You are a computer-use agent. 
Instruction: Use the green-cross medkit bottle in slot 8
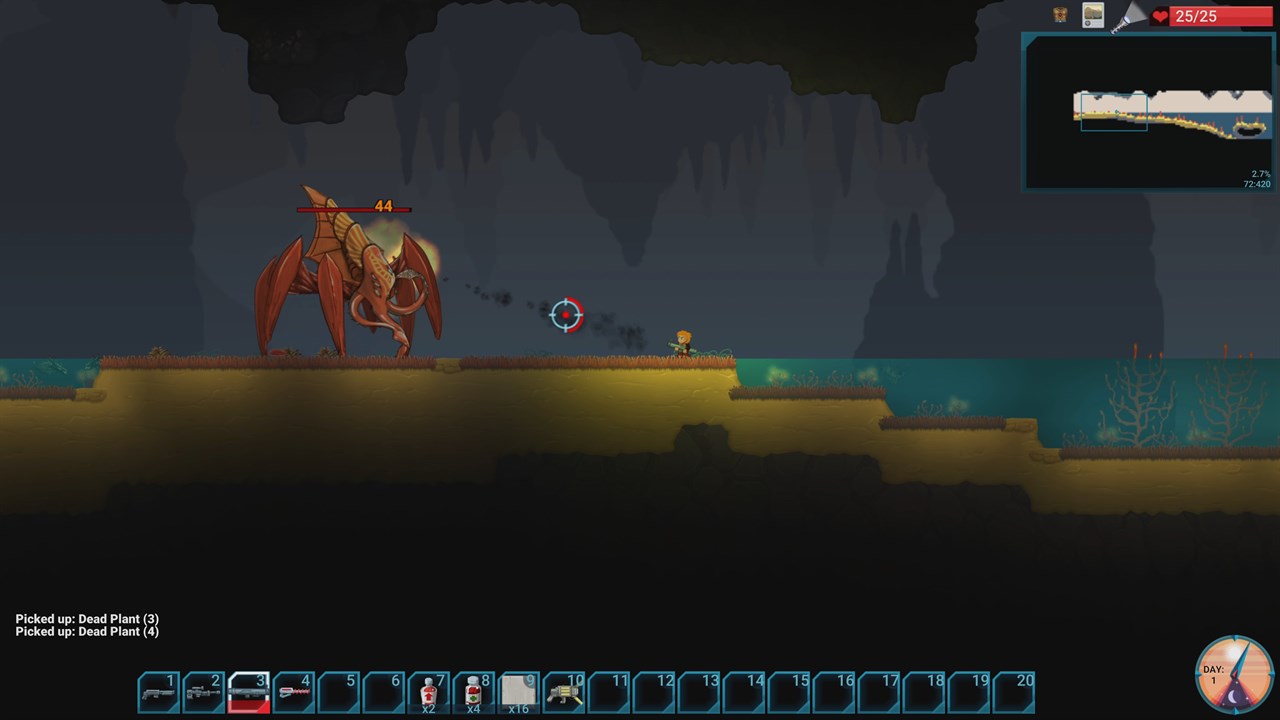coord(474,692)
